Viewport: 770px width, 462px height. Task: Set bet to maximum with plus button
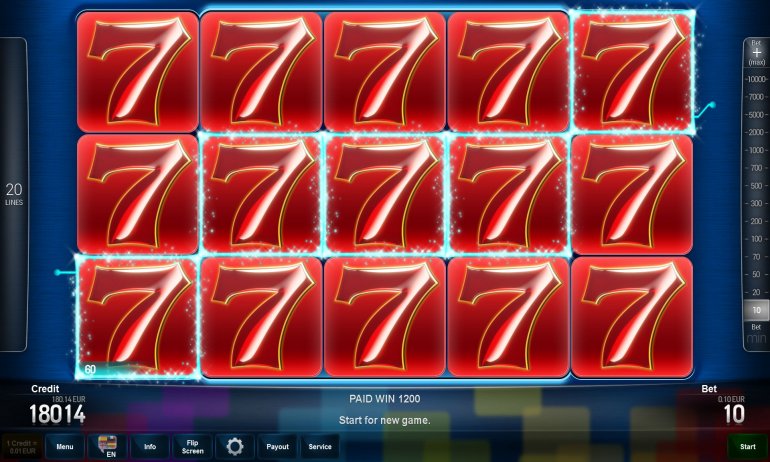(756, 52)
